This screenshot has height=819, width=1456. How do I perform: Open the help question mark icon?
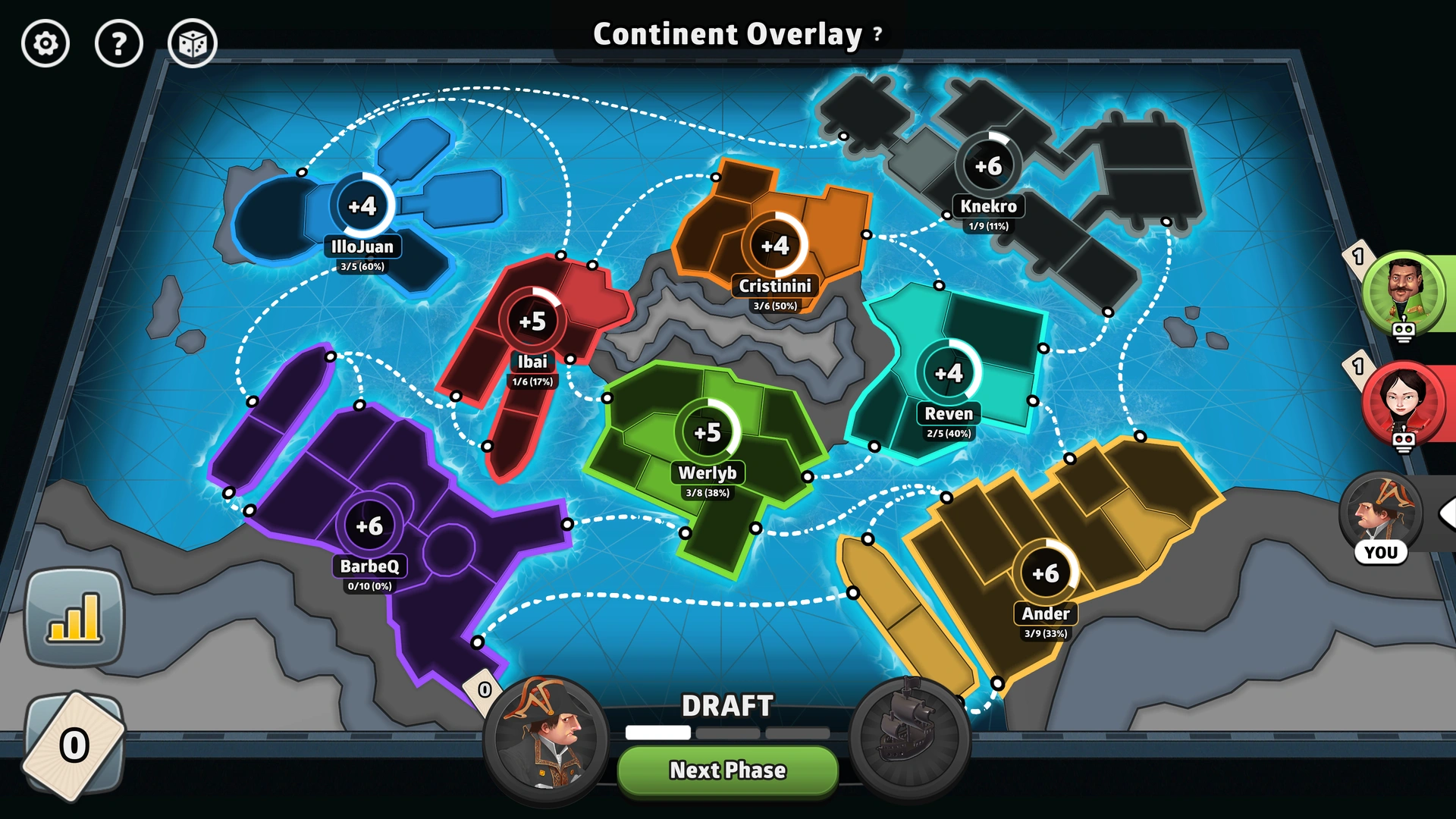tap(118, 45)
